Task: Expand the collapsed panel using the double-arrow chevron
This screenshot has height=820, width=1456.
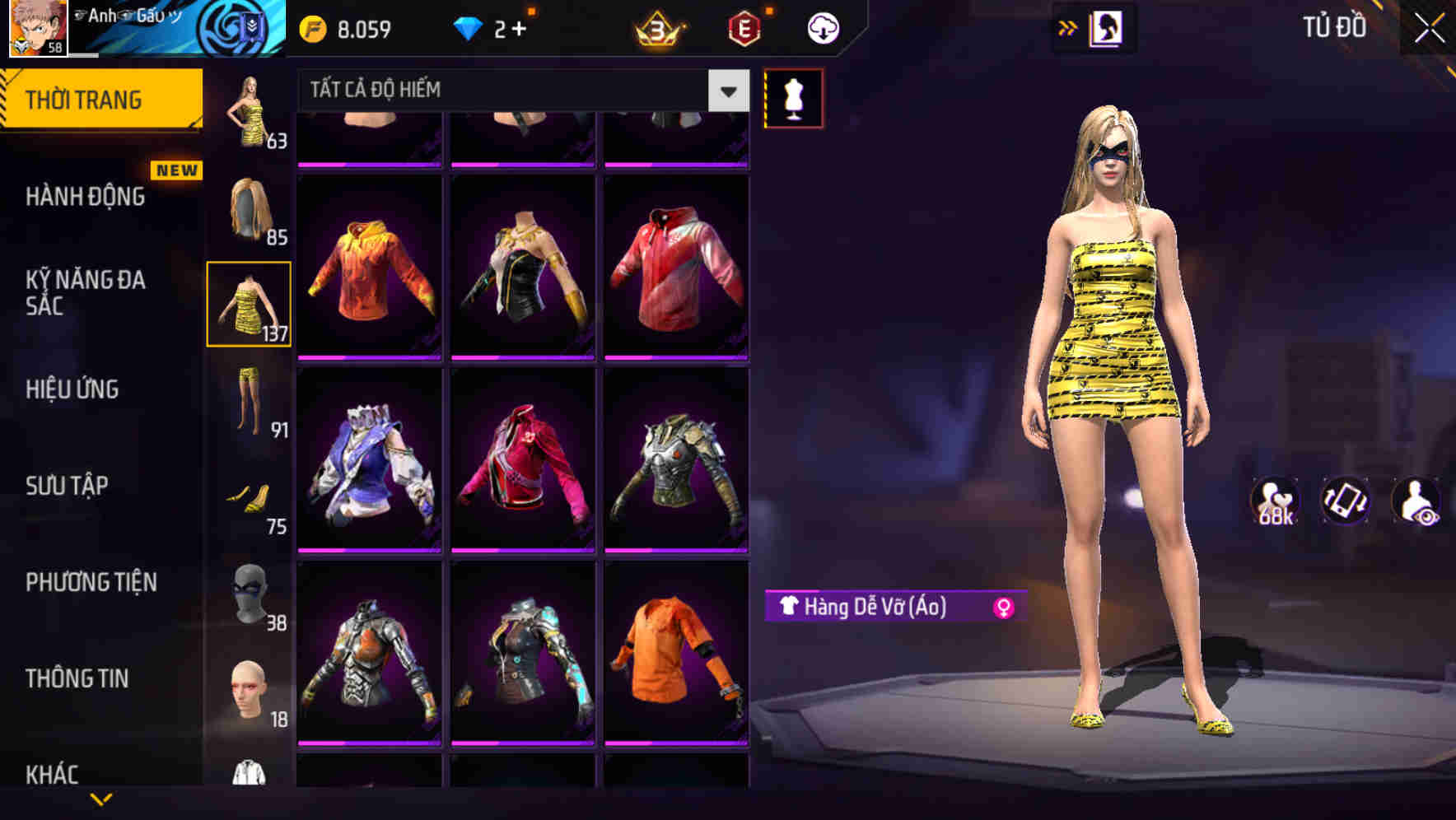Action: point(1069,27)
